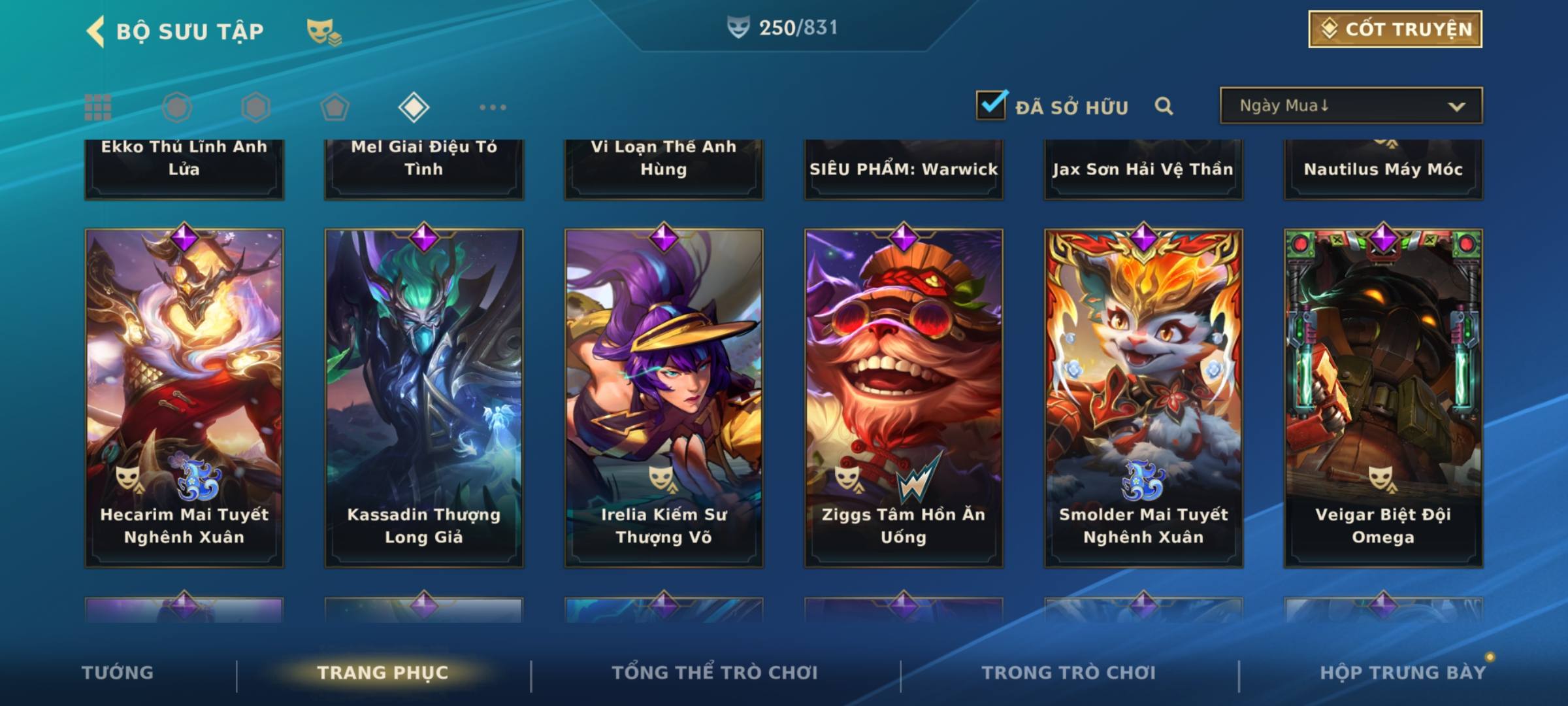Open the Trong Trò Chơi tab
The image size is (1568, 706).
(x=1069, y=673)
